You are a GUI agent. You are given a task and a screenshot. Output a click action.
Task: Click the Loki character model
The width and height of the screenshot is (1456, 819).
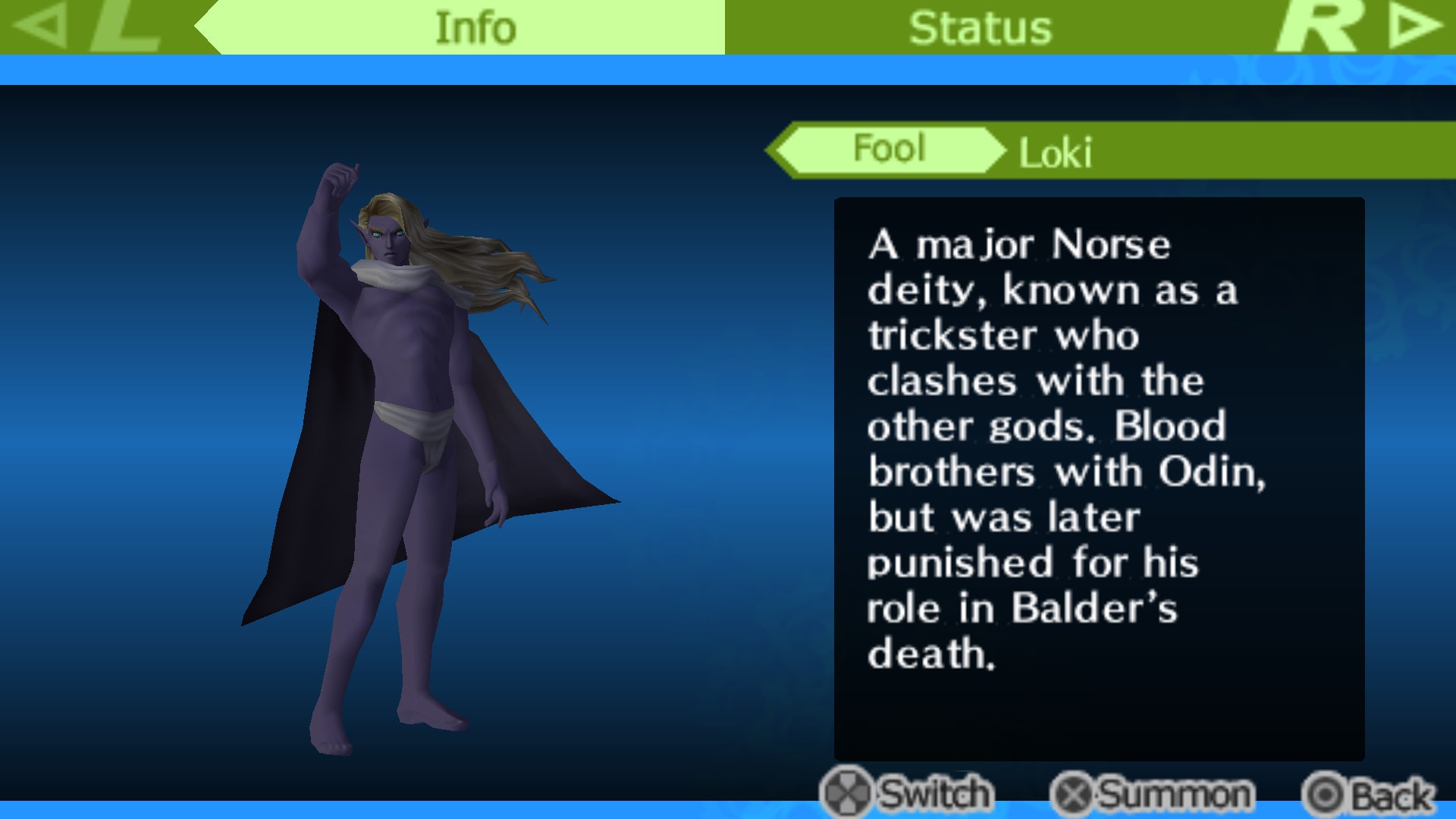pos(409,417)
